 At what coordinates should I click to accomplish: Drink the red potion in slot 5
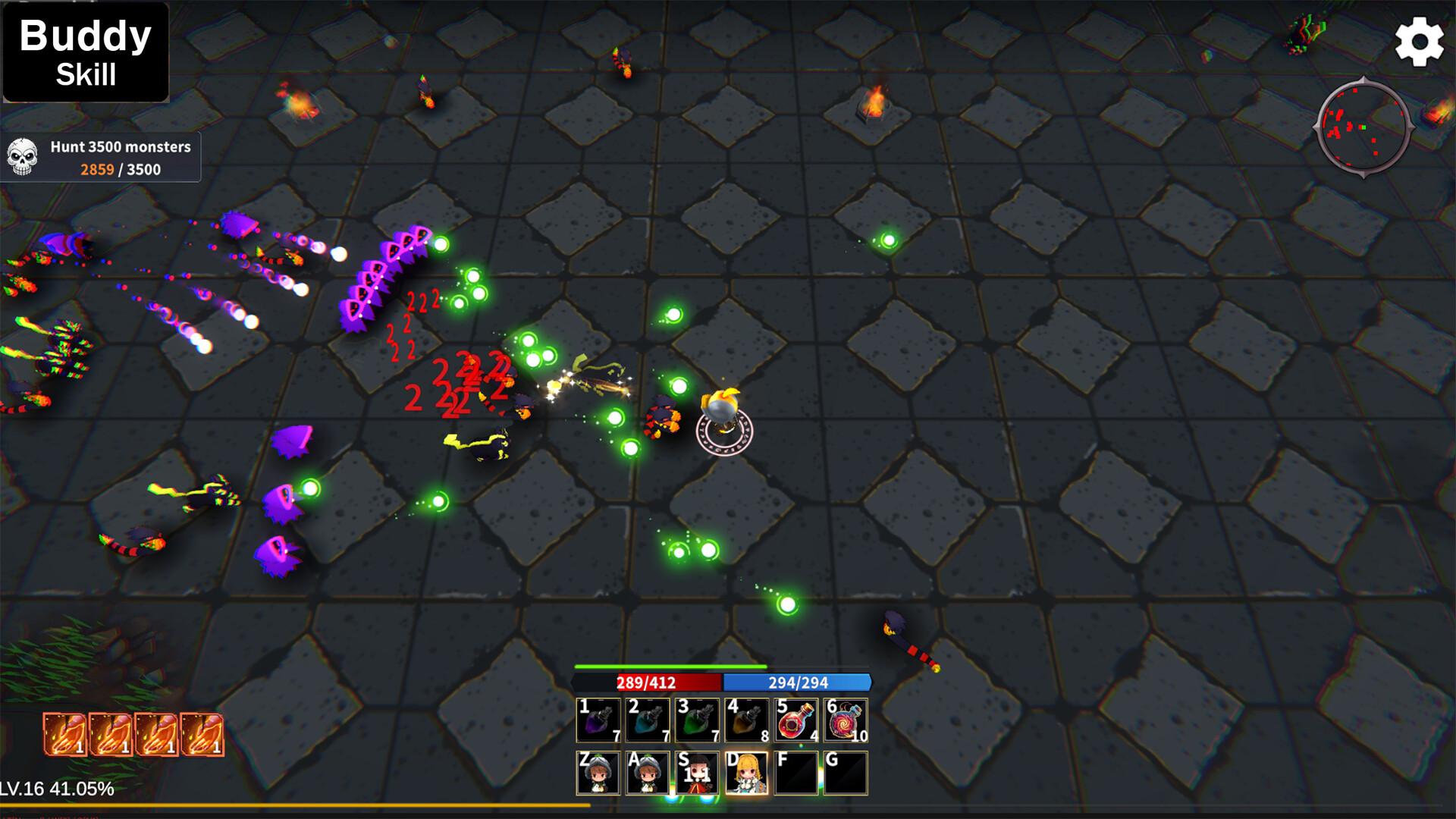click(x=796, y=720)
